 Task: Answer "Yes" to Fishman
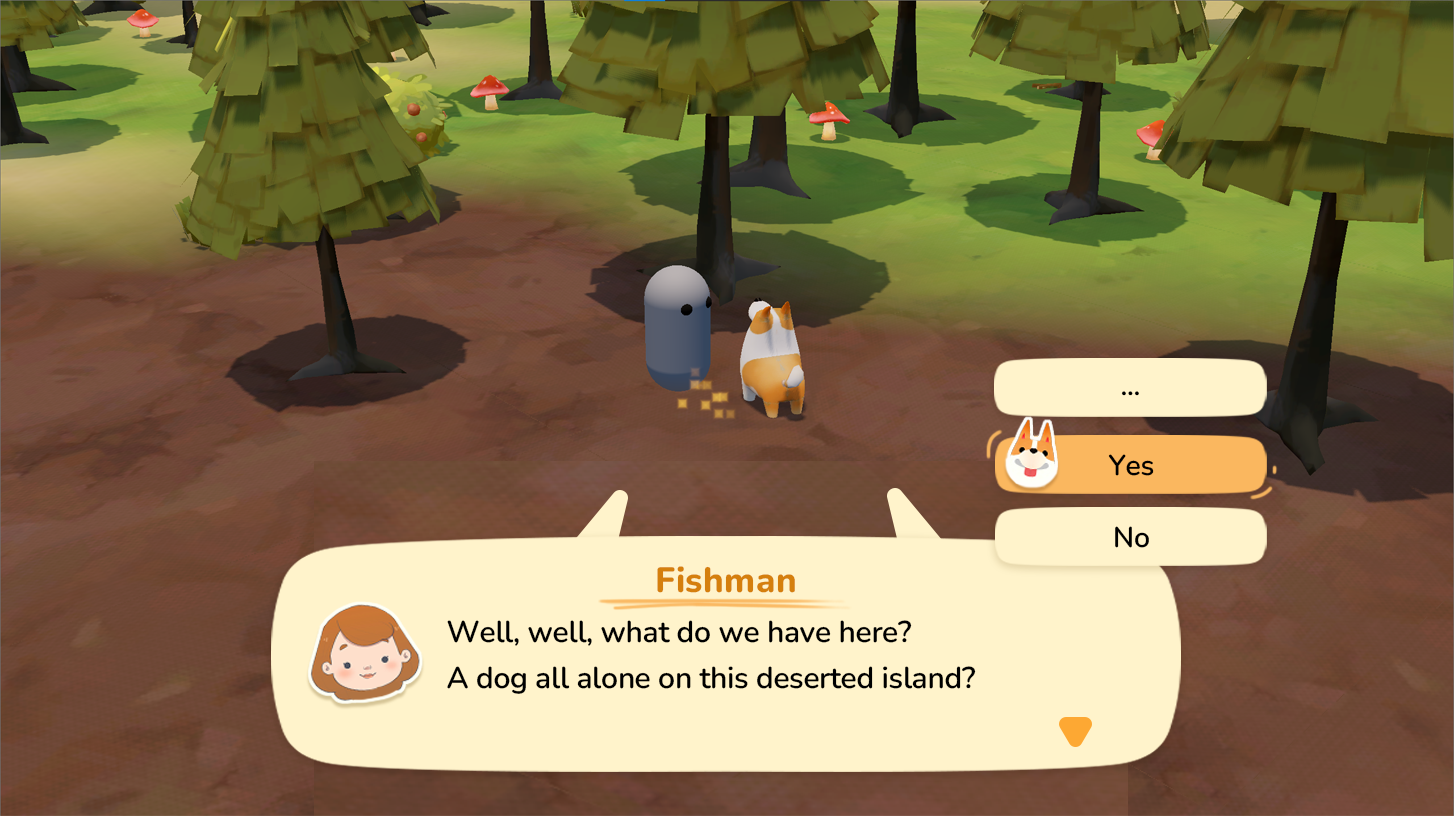click(1130, 465)
